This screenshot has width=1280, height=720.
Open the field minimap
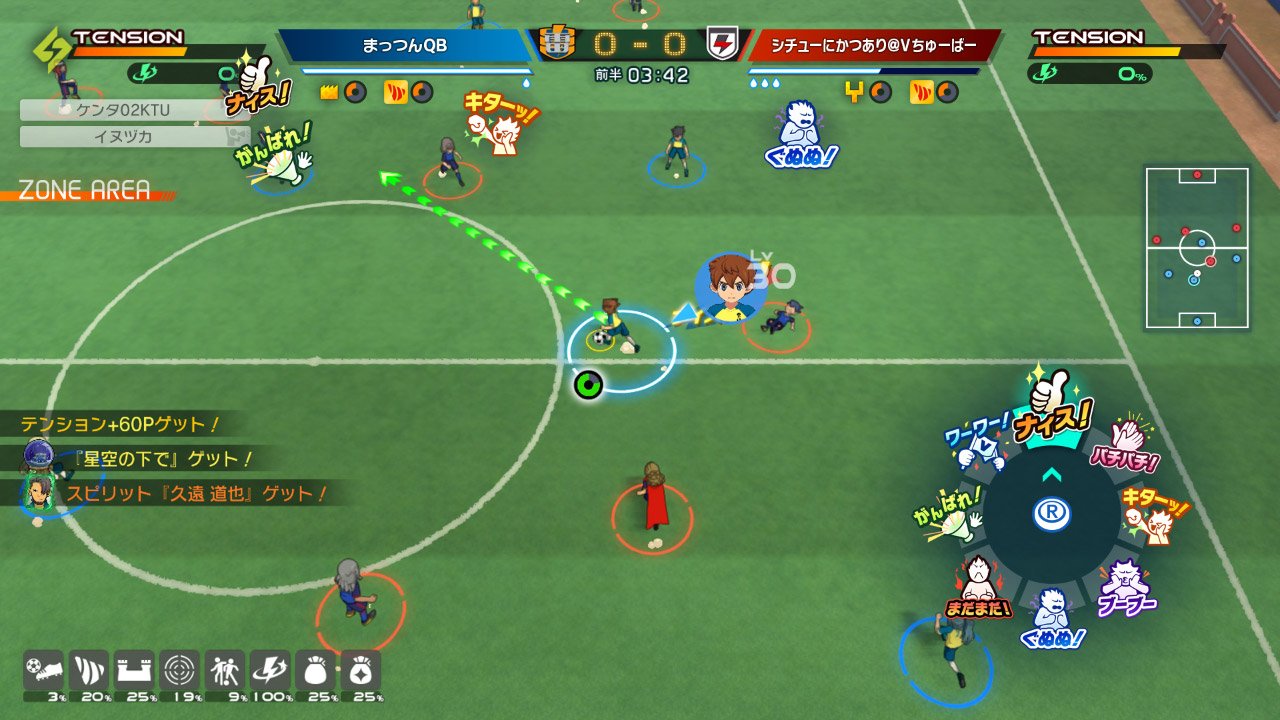1197,248
